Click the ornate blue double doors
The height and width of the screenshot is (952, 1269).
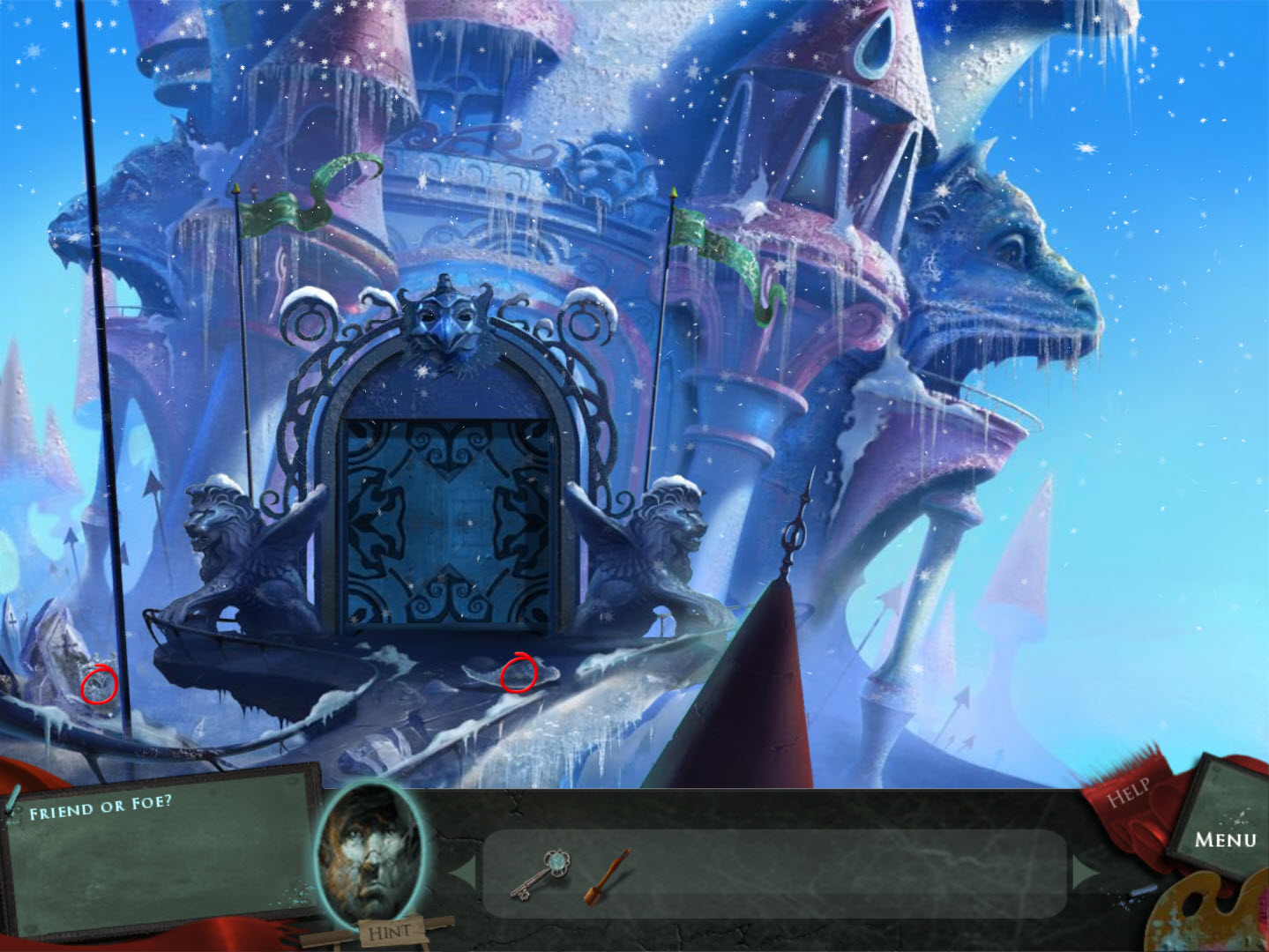click(x=450, y=520)
